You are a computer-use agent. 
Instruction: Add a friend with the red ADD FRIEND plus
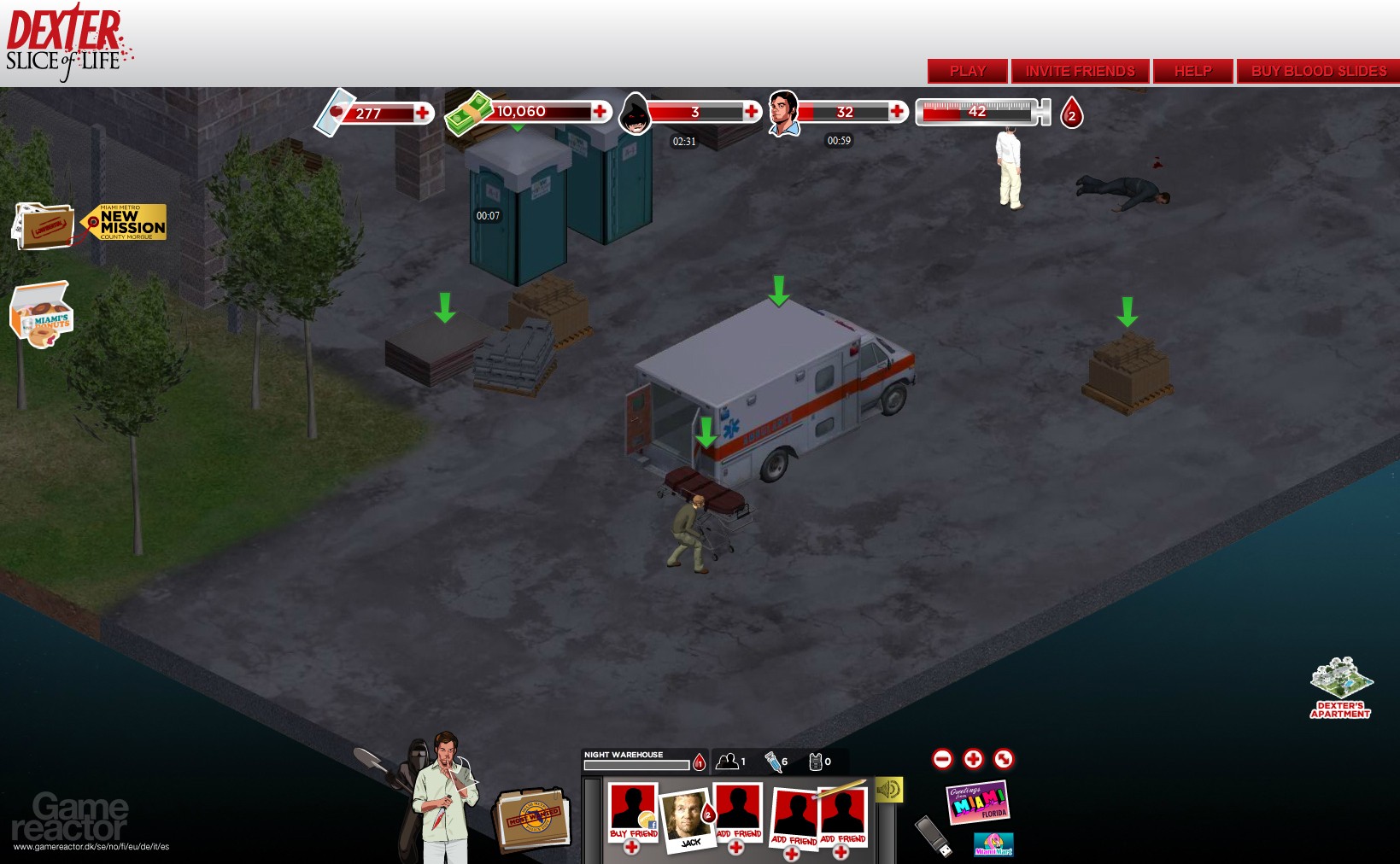735,849
